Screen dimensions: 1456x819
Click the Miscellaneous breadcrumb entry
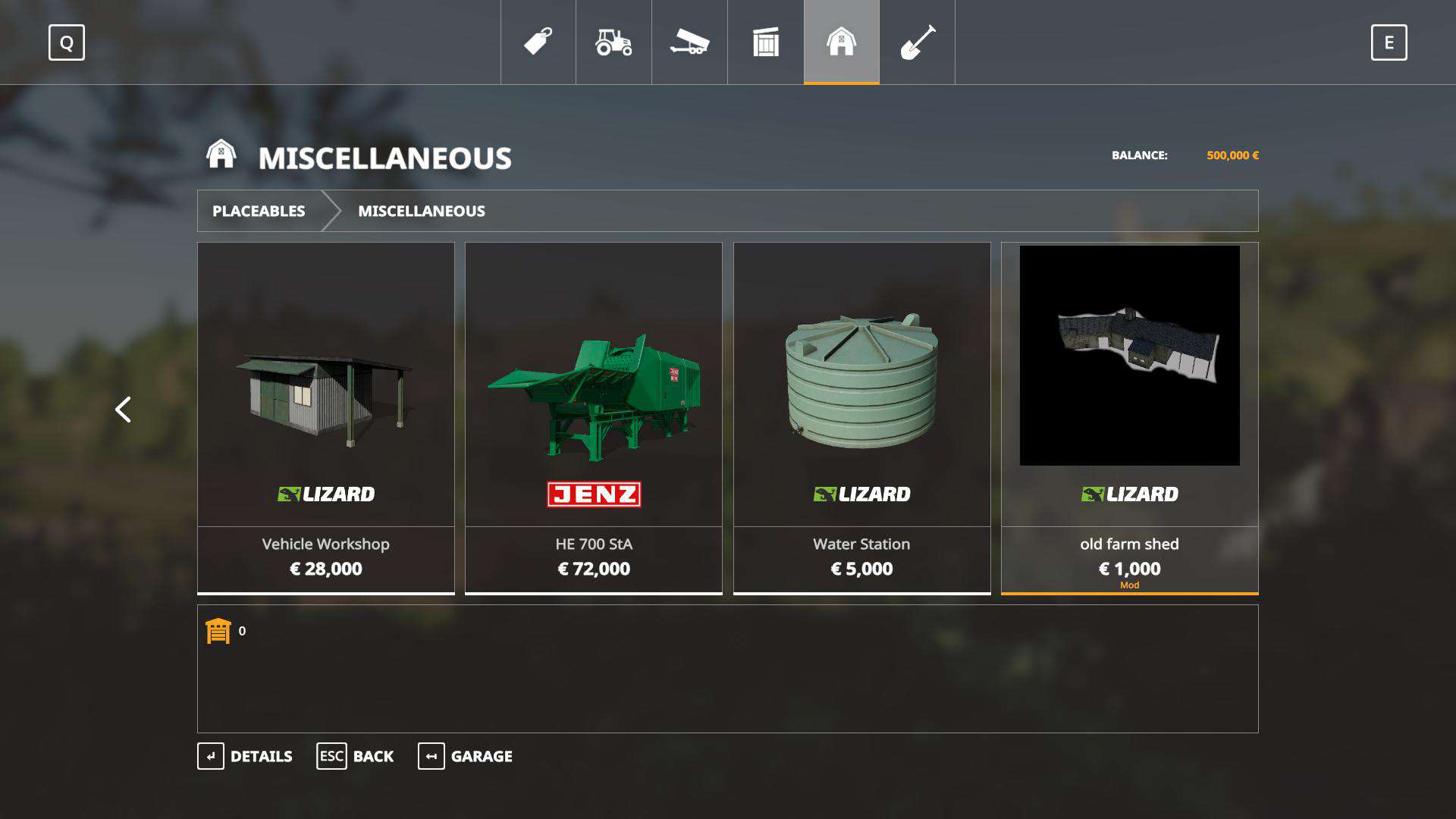422,211
